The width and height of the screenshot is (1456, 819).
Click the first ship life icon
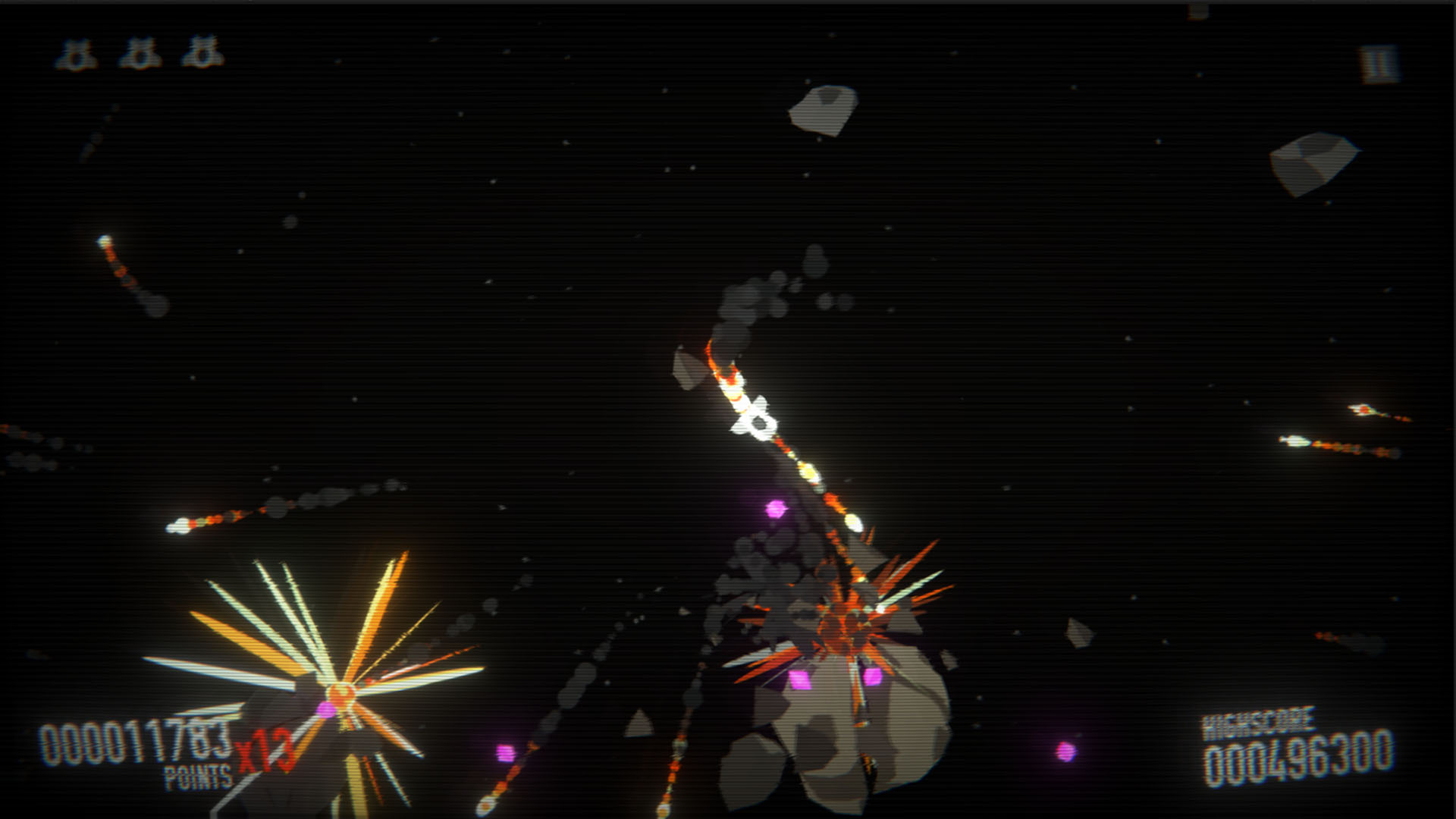[x=76, y=53]
